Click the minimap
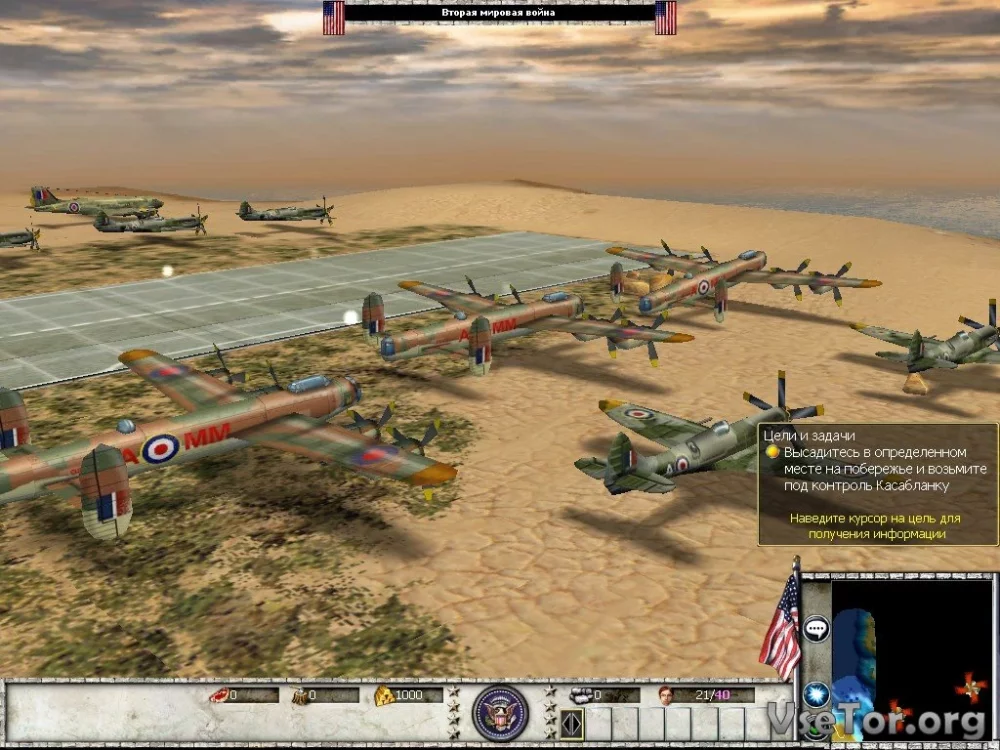The width and height of the screenshot is (1000, 750). [x=912, y=656]
